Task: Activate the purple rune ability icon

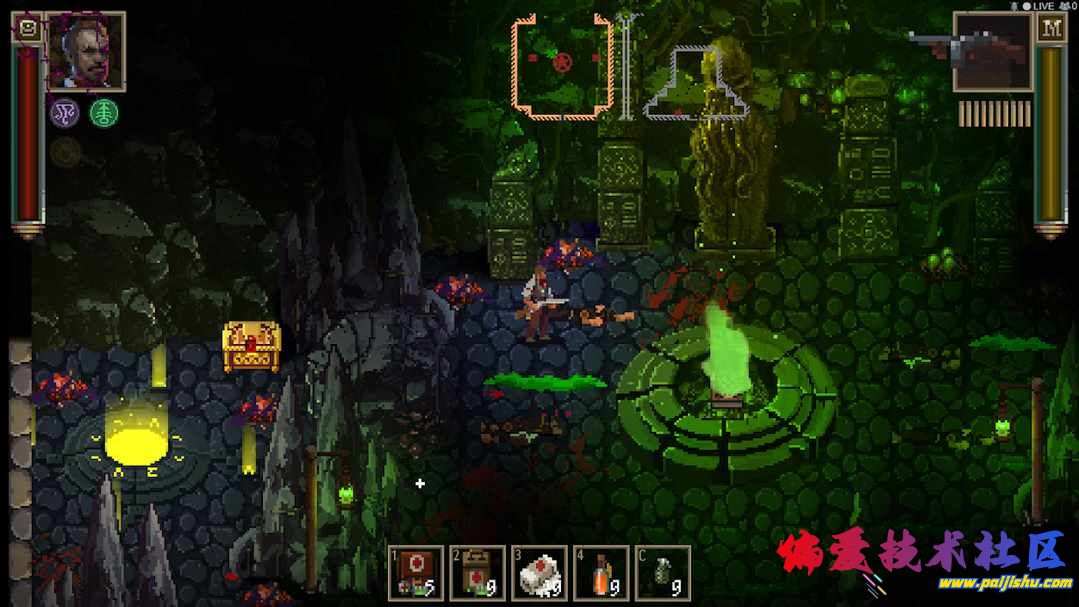Action: click(x=65, y=113)
